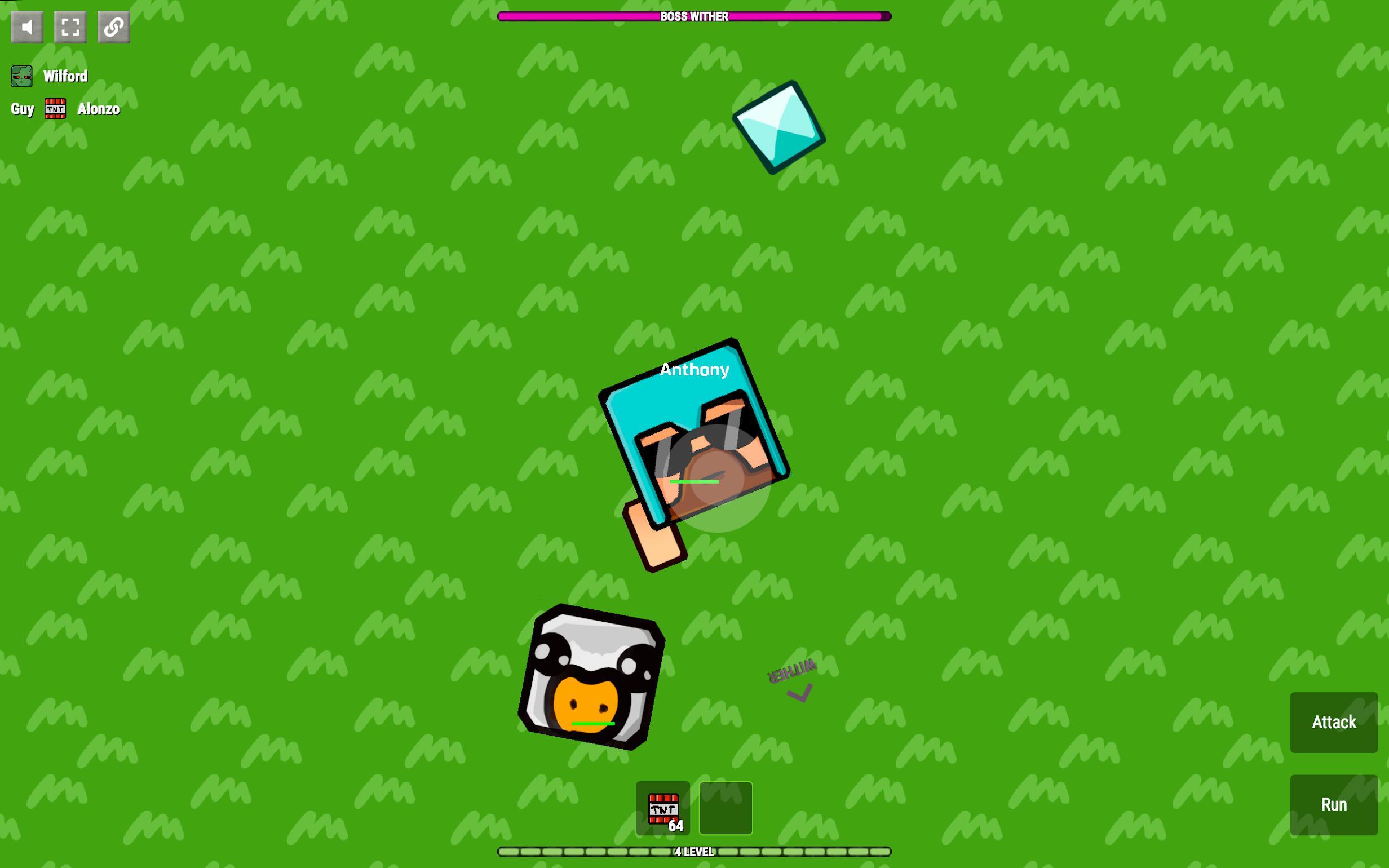
Task: Click the share link chain icon
Action: click(113, 26)
